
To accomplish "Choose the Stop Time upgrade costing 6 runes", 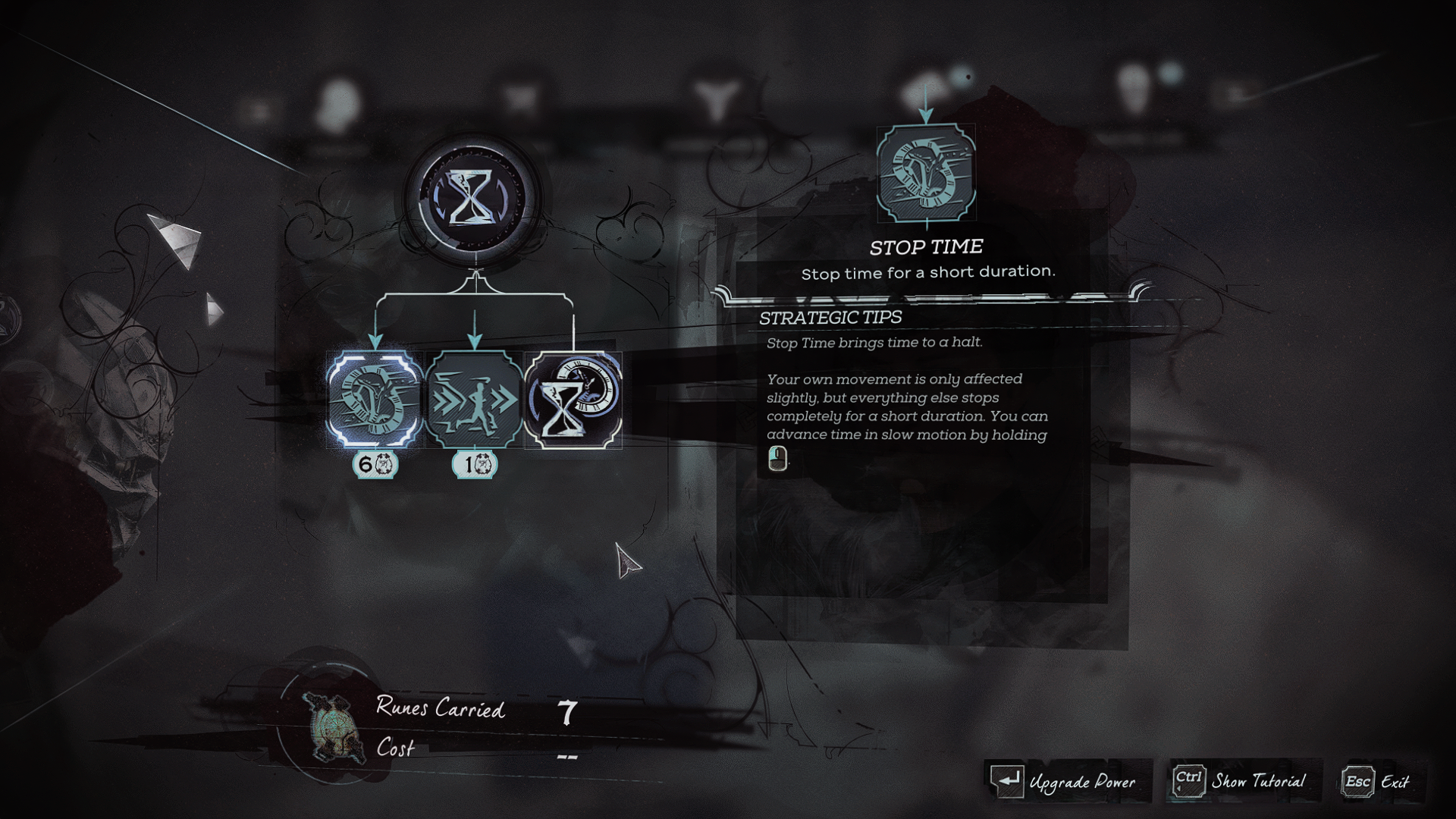I will [x=375, y=399].
